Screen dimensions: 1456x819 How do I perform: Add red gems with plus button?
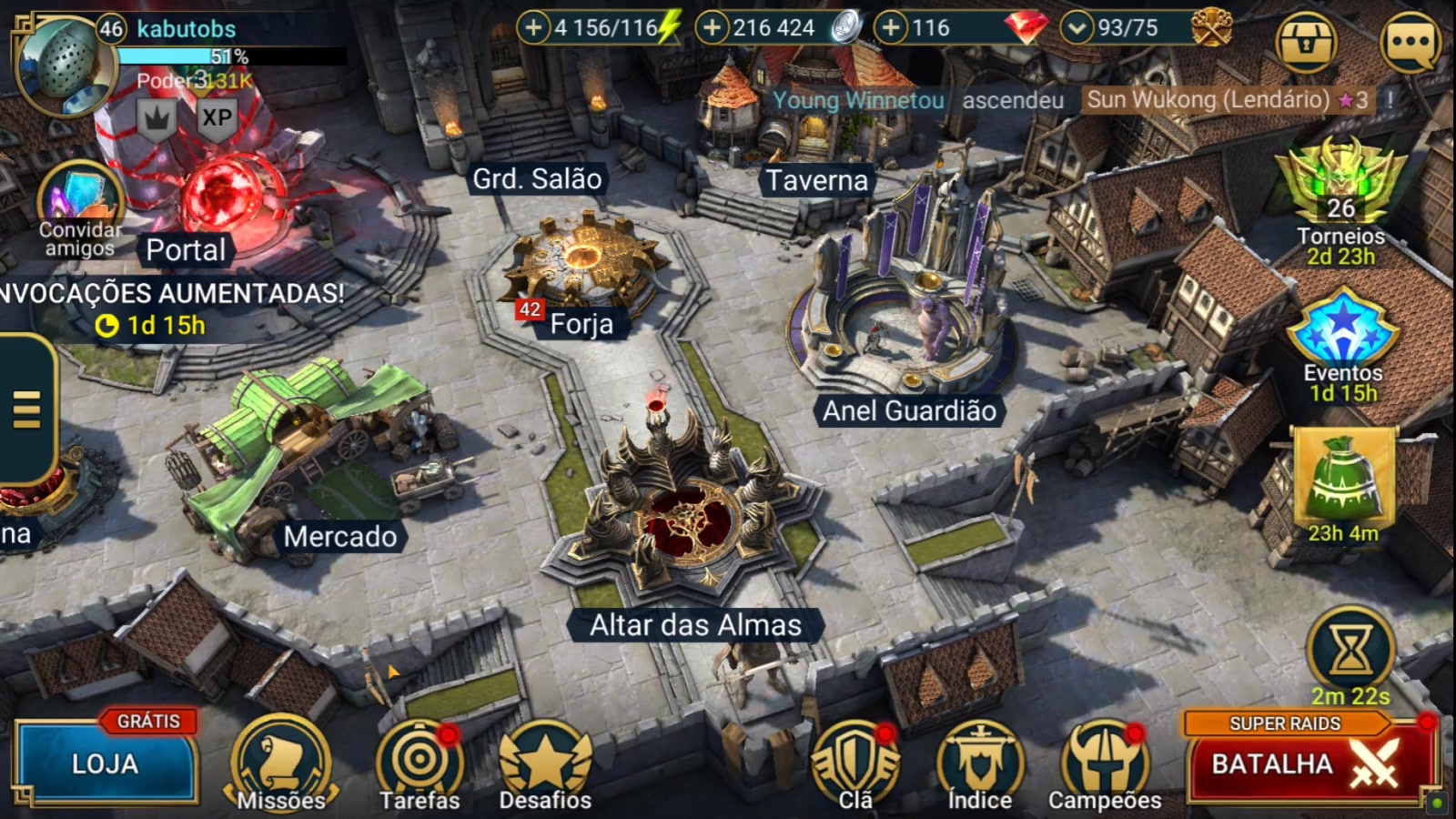point(891,28)
